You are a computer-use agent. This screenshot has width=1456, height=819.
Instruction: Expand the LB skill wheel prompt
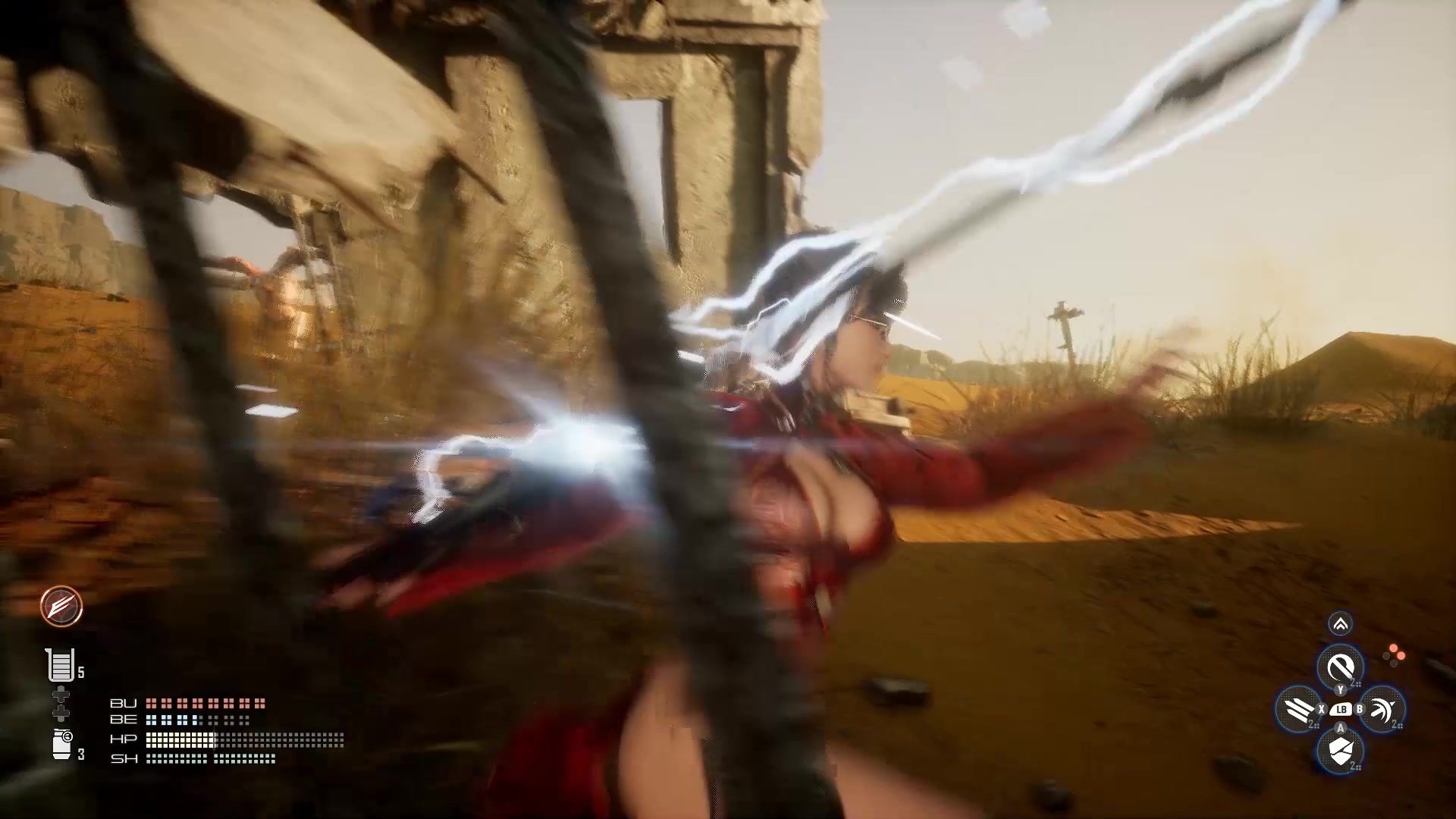(x=1342, y=709)
